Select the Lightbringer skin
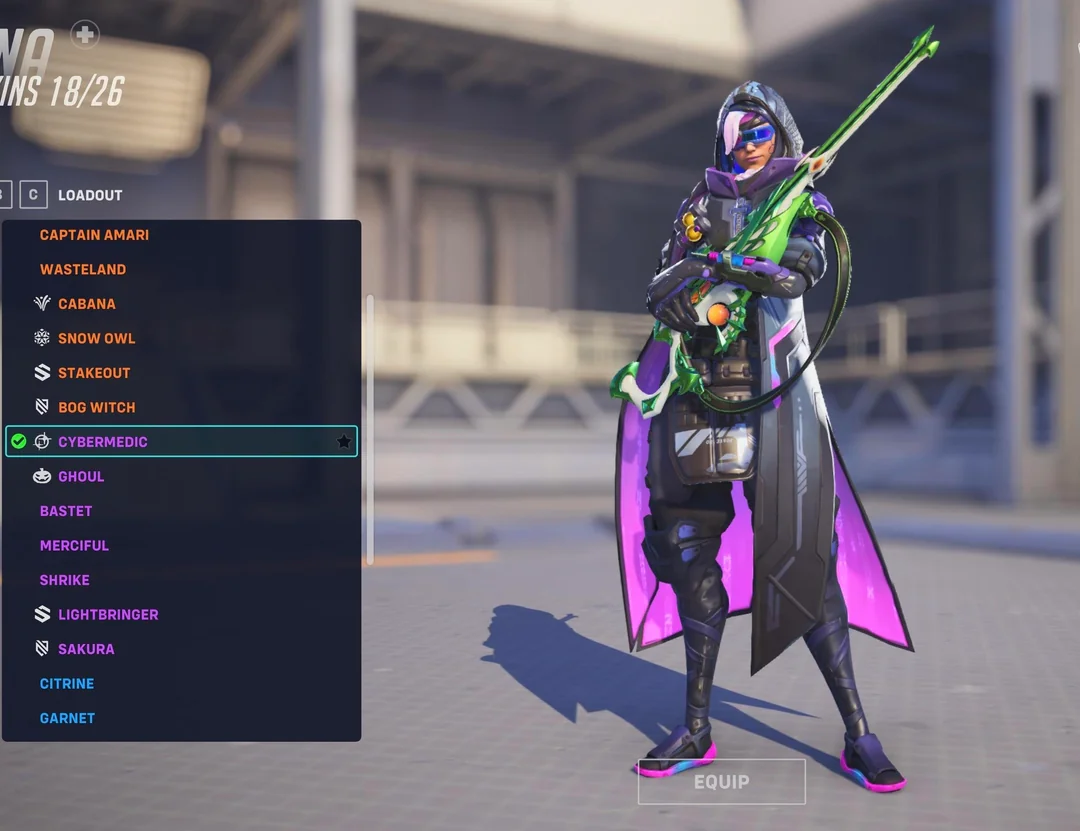 pos(108,614)
